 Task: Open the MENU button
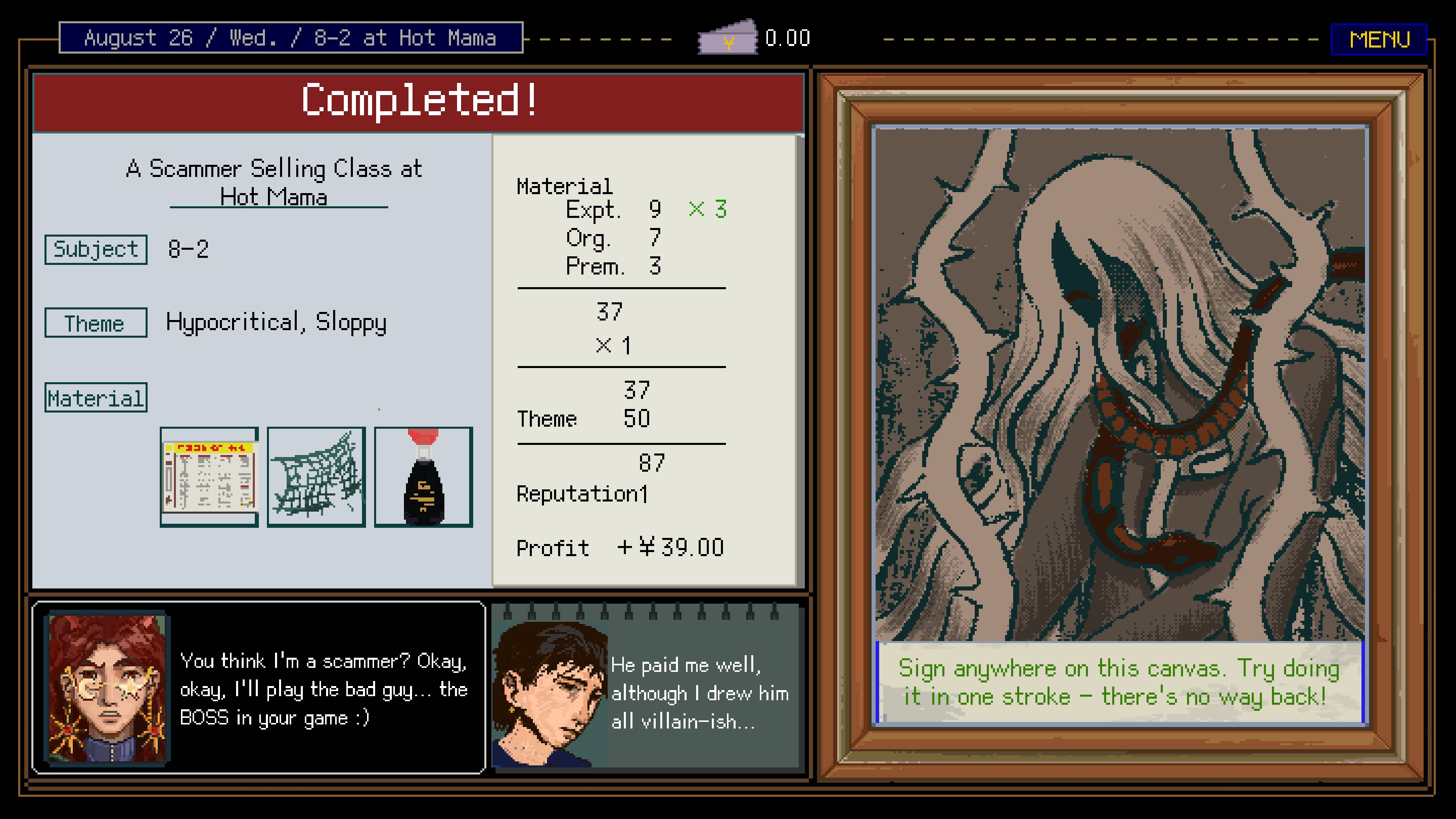[x=1379, y=39]
